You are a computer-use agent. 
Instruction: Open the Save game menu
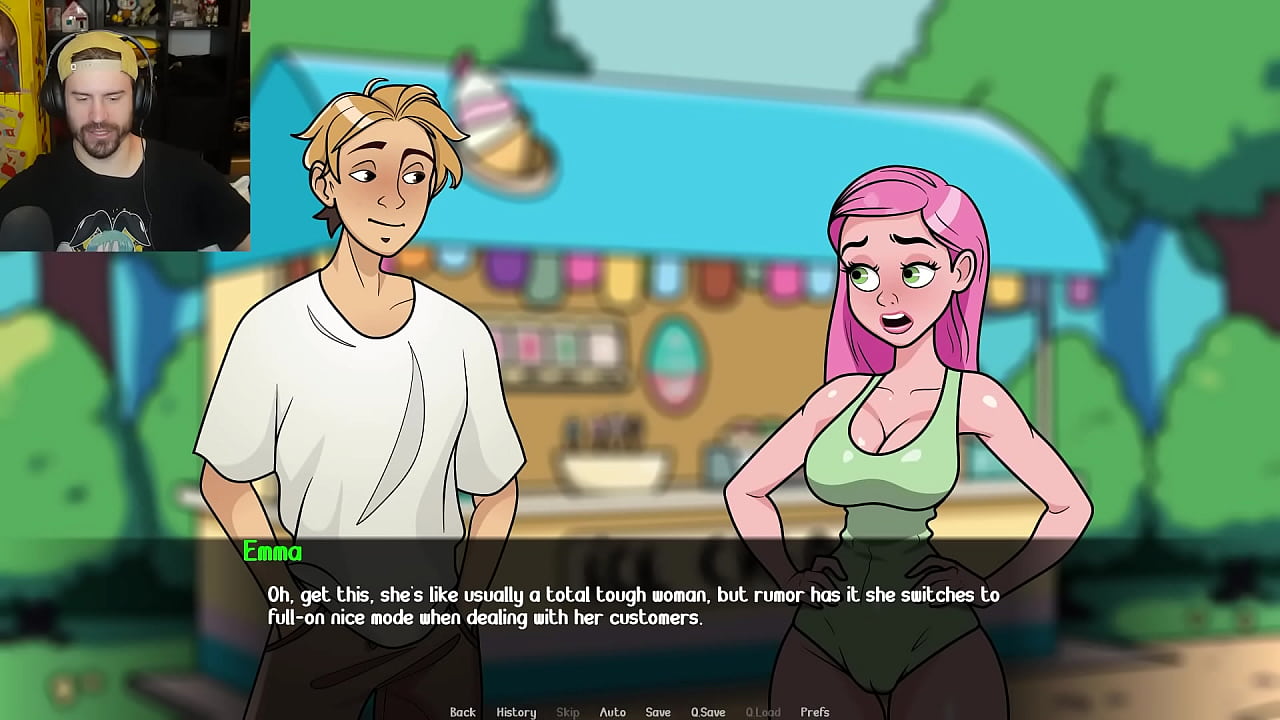click(658, 712)
